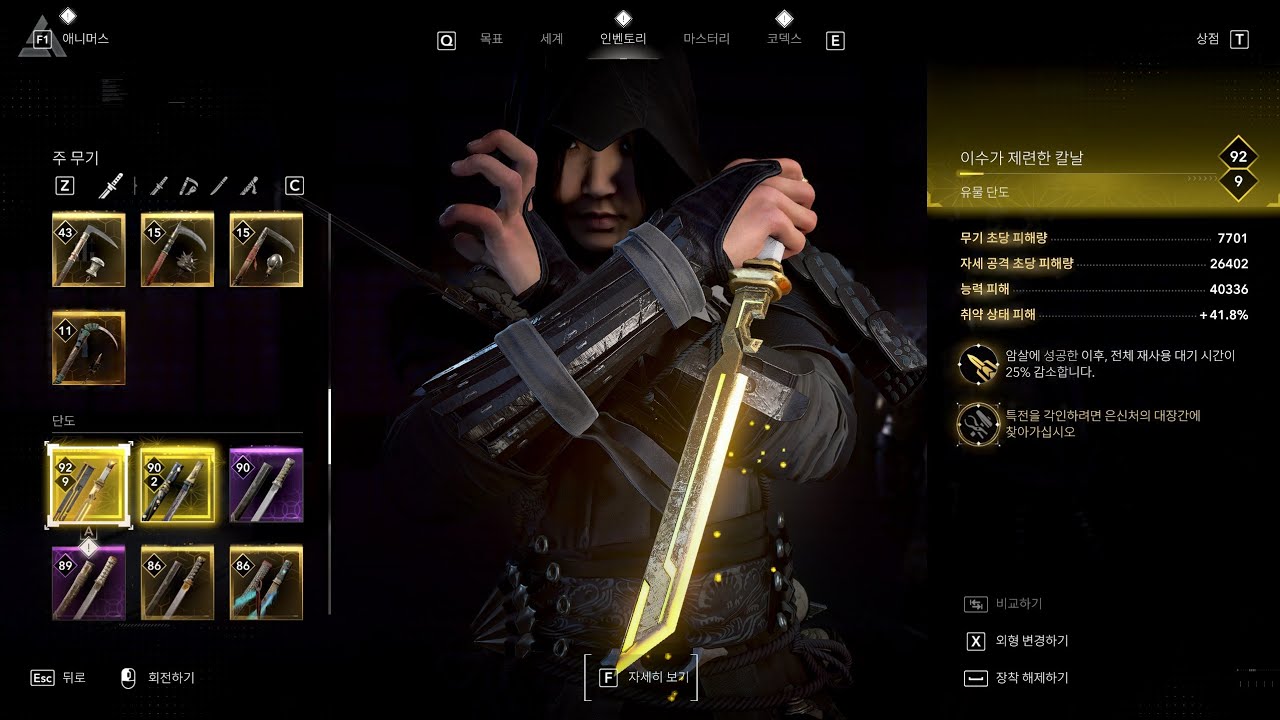This screenshot has height=720, width=1280.
Task: Open the 코덱스 (Codex) tab
Action: pos(784,40)
